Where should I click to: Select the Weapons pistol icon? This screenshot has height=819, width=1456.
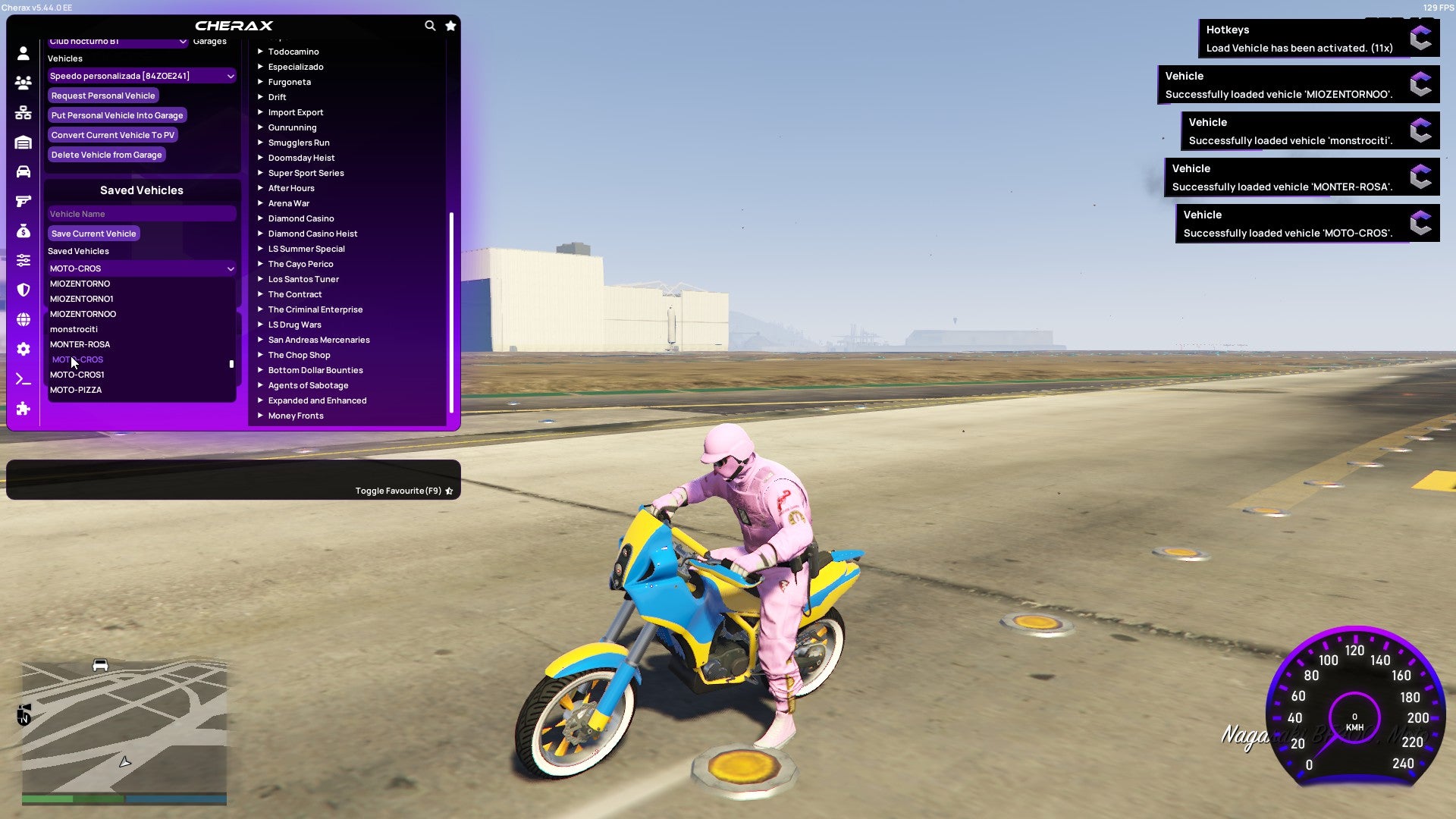(x=23, y=201)
